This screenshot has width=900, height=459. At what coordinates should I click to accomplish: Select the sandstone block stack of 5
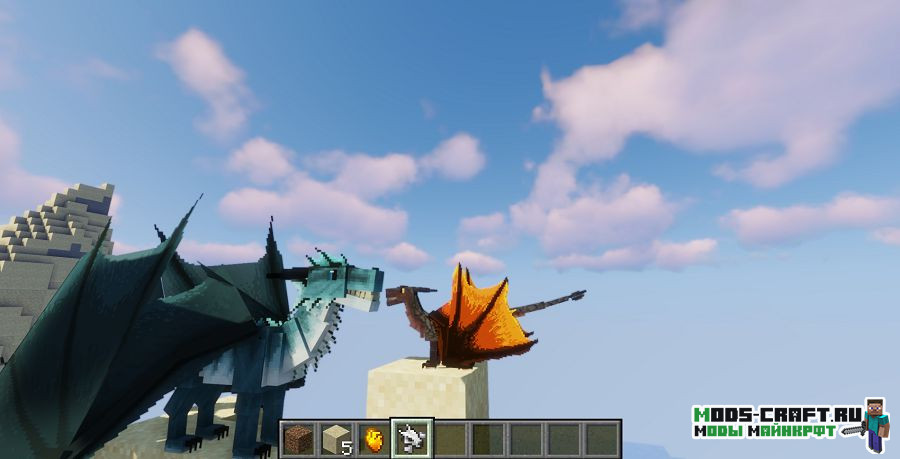point(336,439)
